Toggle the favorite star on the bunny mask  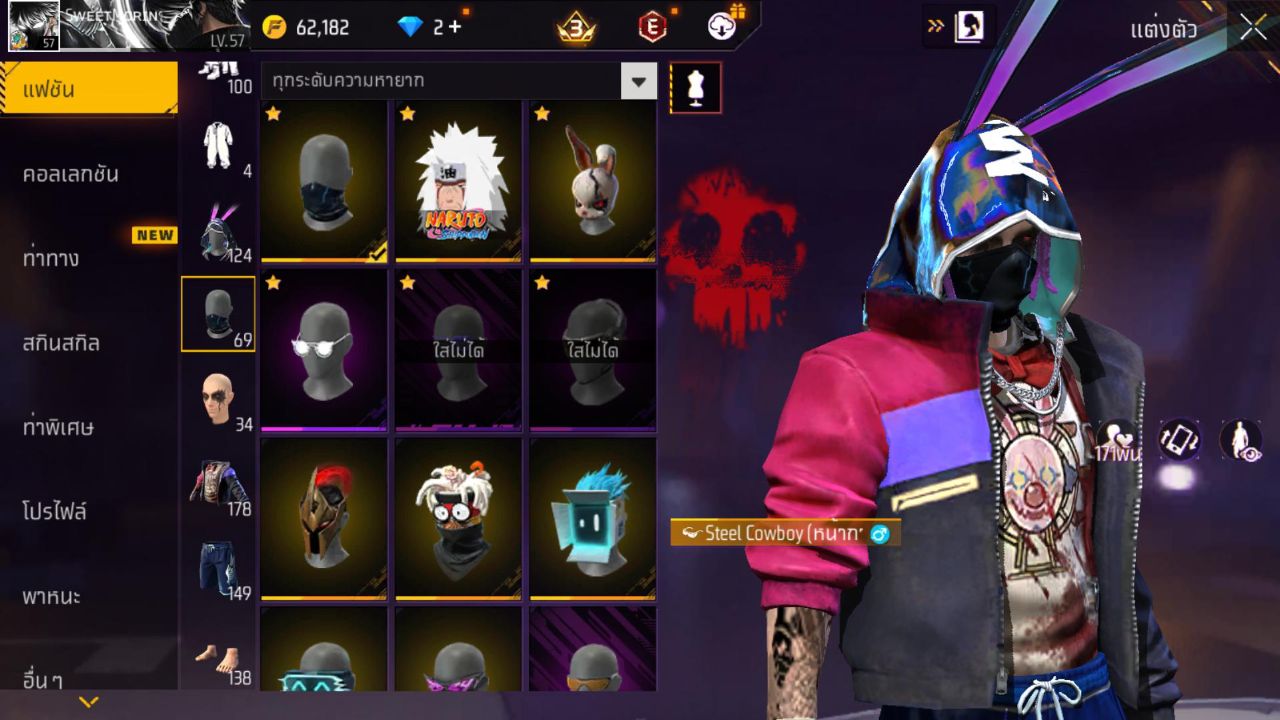(x=539, y=114)
